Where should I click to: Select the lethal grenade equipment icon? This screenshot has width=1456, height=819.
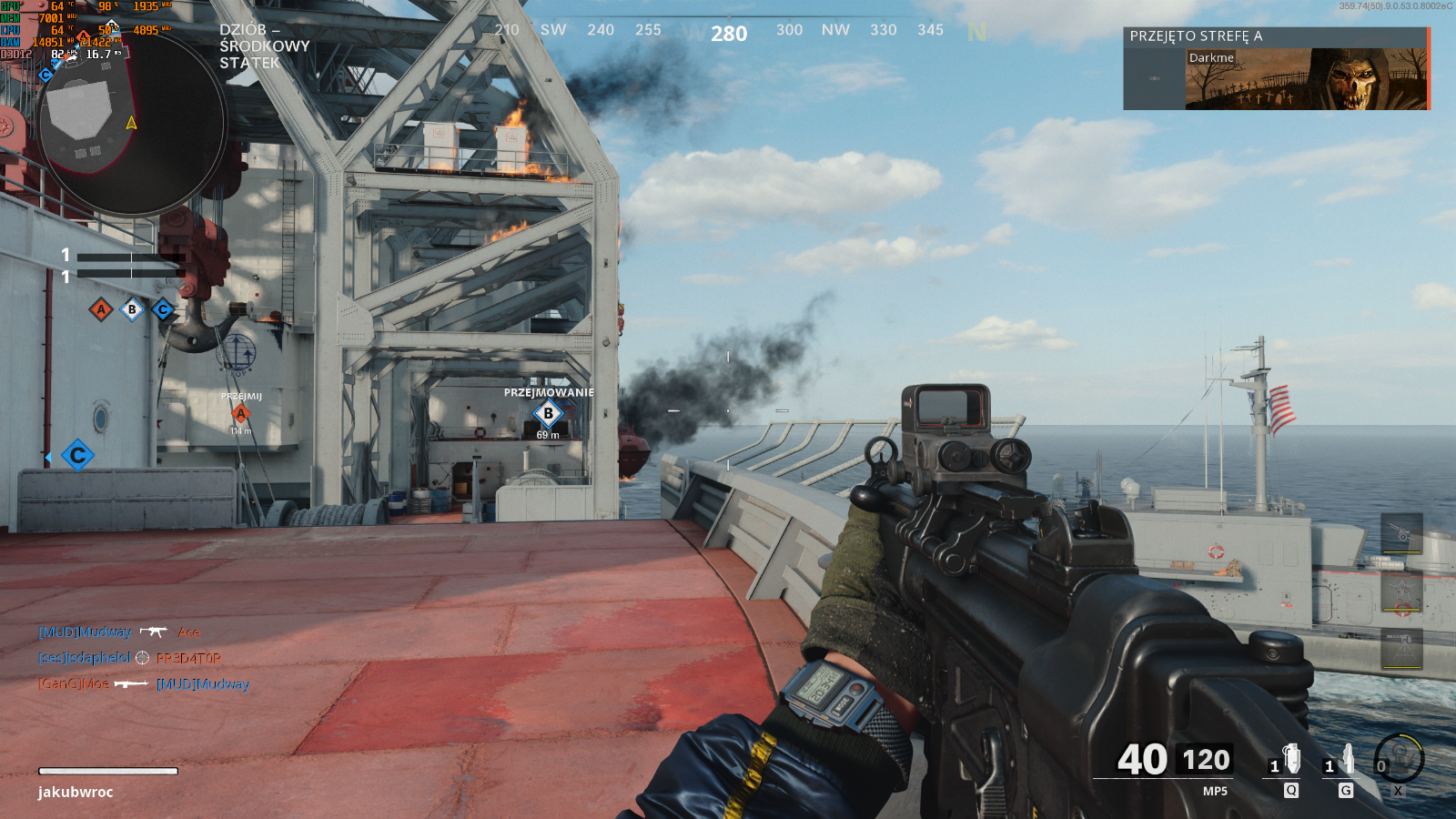pyautogui.click(x=1290, y=759)
